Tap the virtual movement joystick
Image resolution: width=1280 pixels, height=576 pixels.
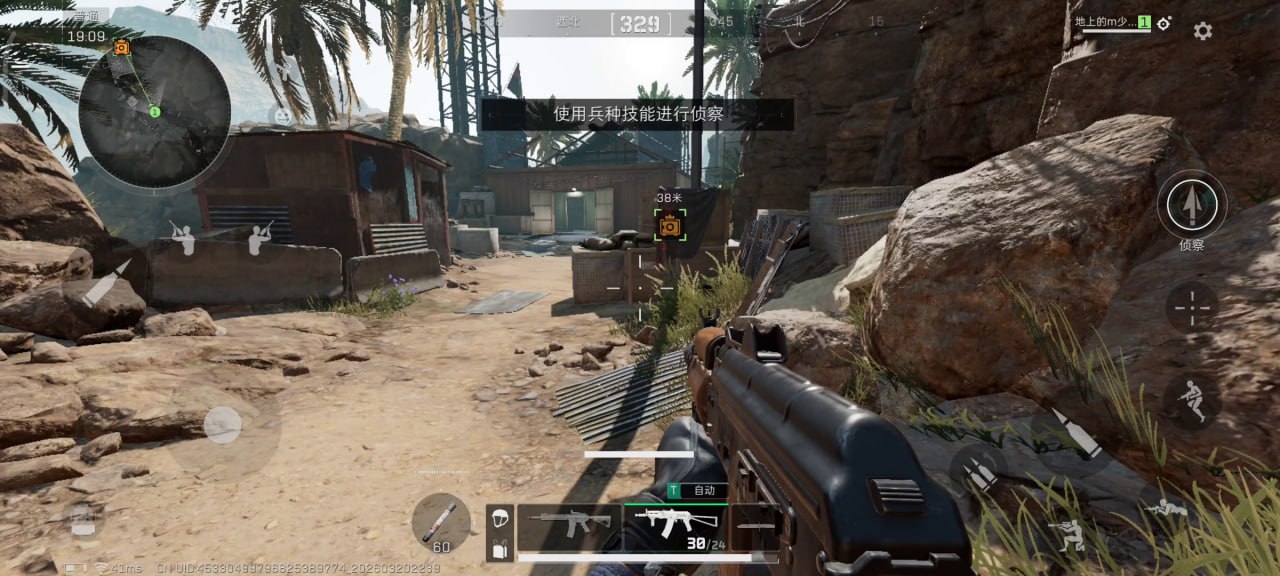click(x=222, y=425)
